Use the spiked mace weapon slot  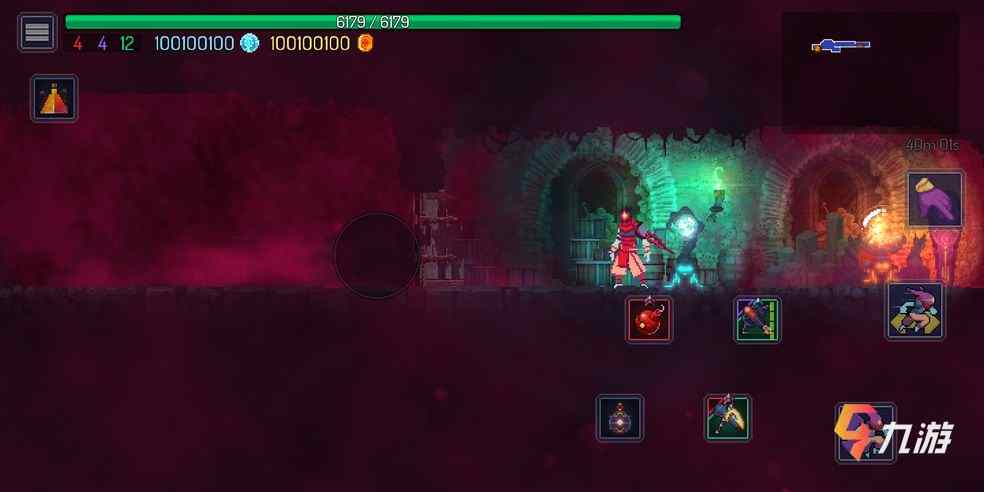point(757,319)
